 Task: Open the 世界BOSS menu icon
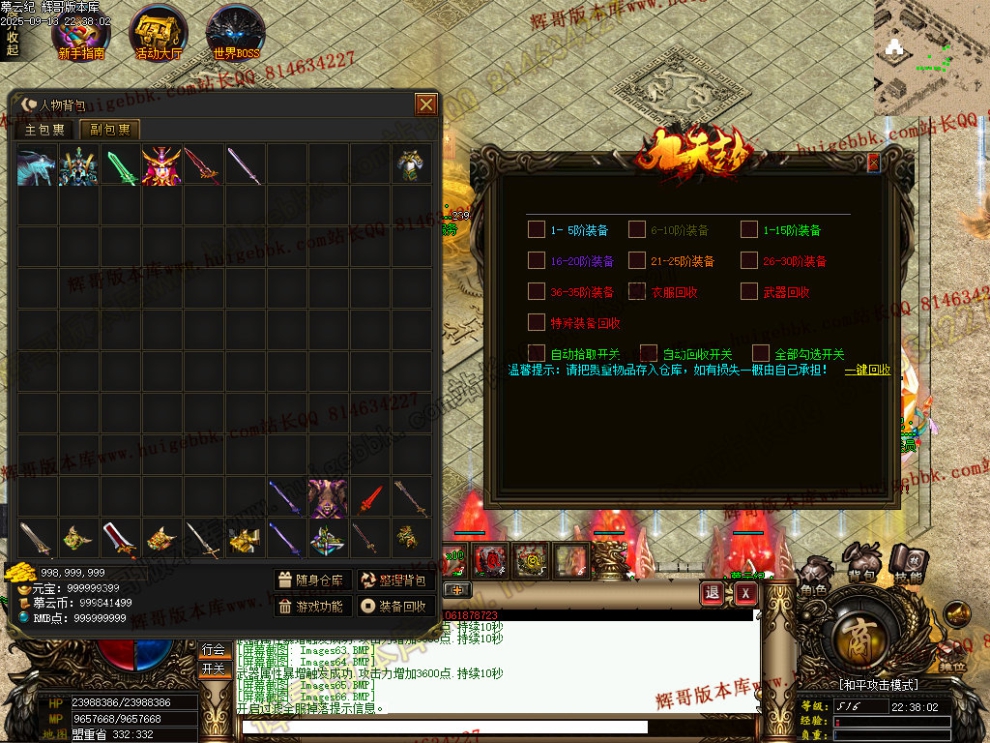pos(234,33)
